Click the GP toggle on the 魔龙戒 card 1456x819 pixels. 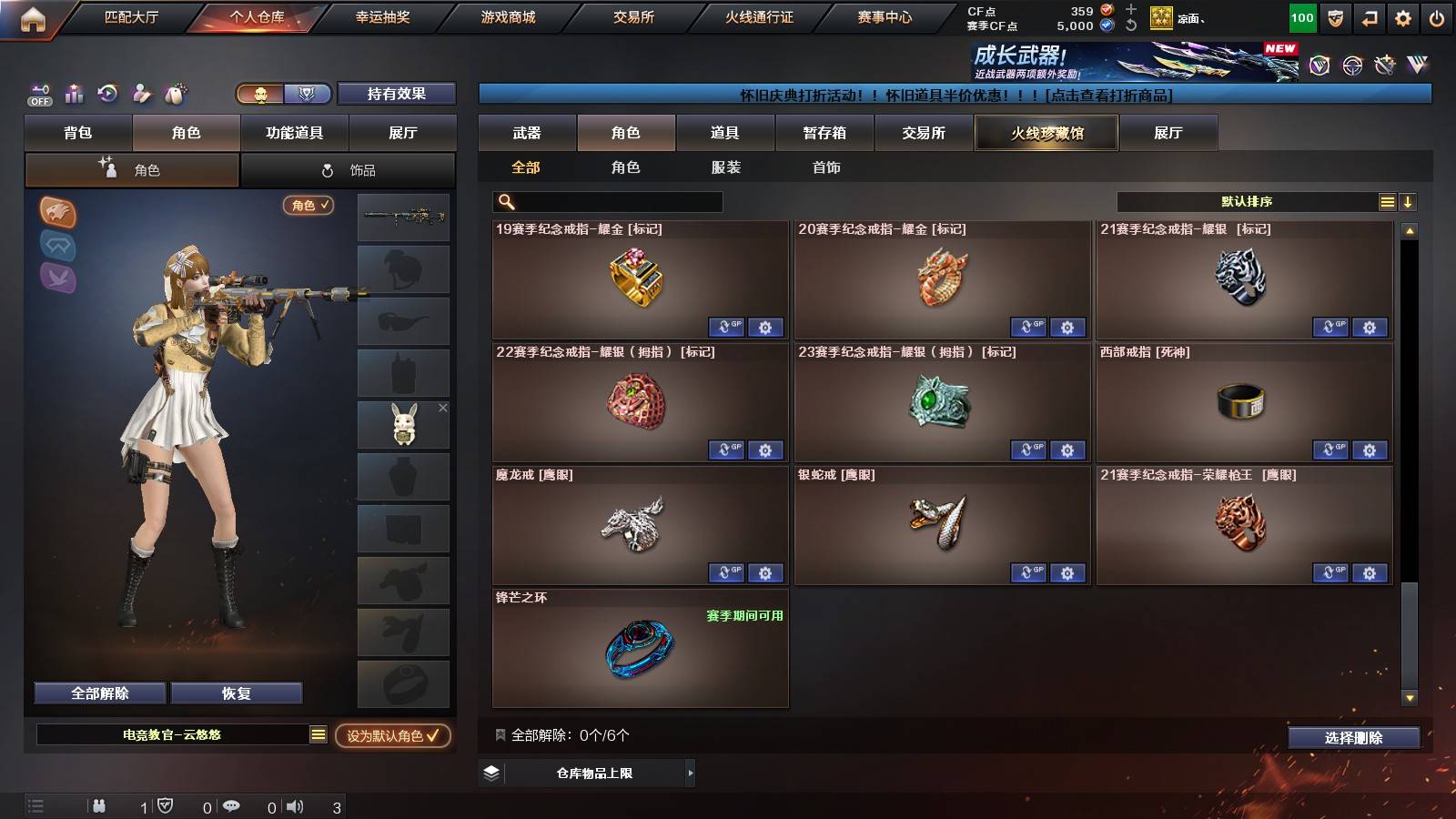(725, 573)
